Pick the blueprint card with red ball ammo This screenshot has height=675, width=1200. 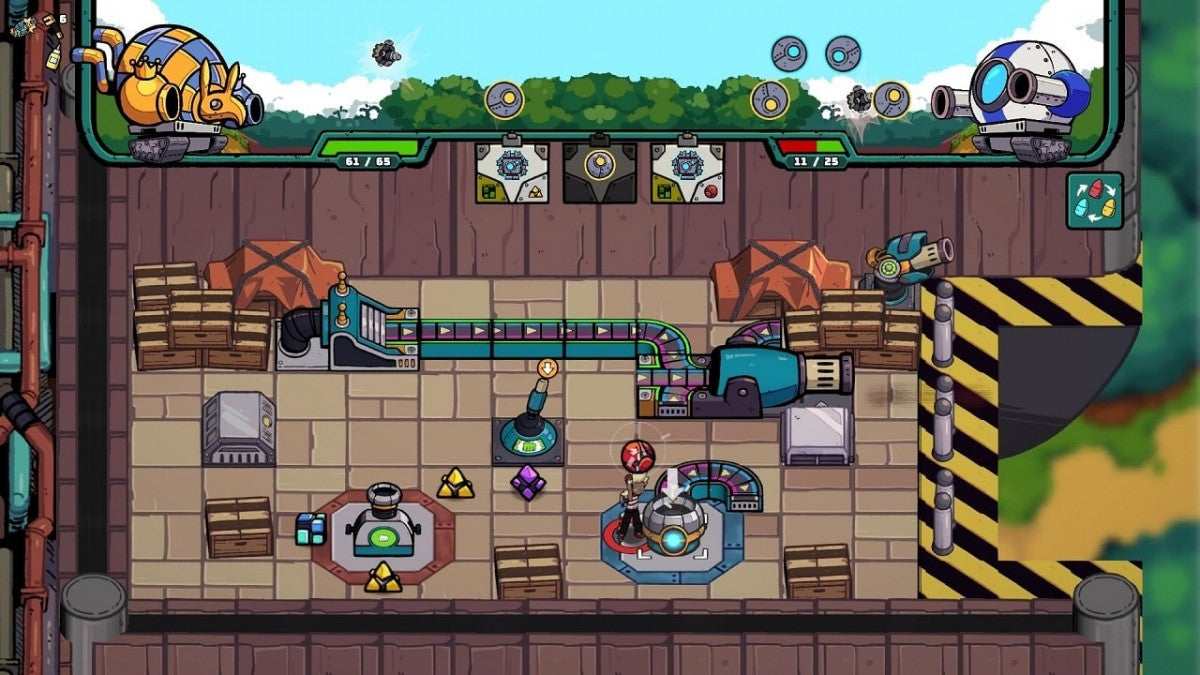(687, 172)
